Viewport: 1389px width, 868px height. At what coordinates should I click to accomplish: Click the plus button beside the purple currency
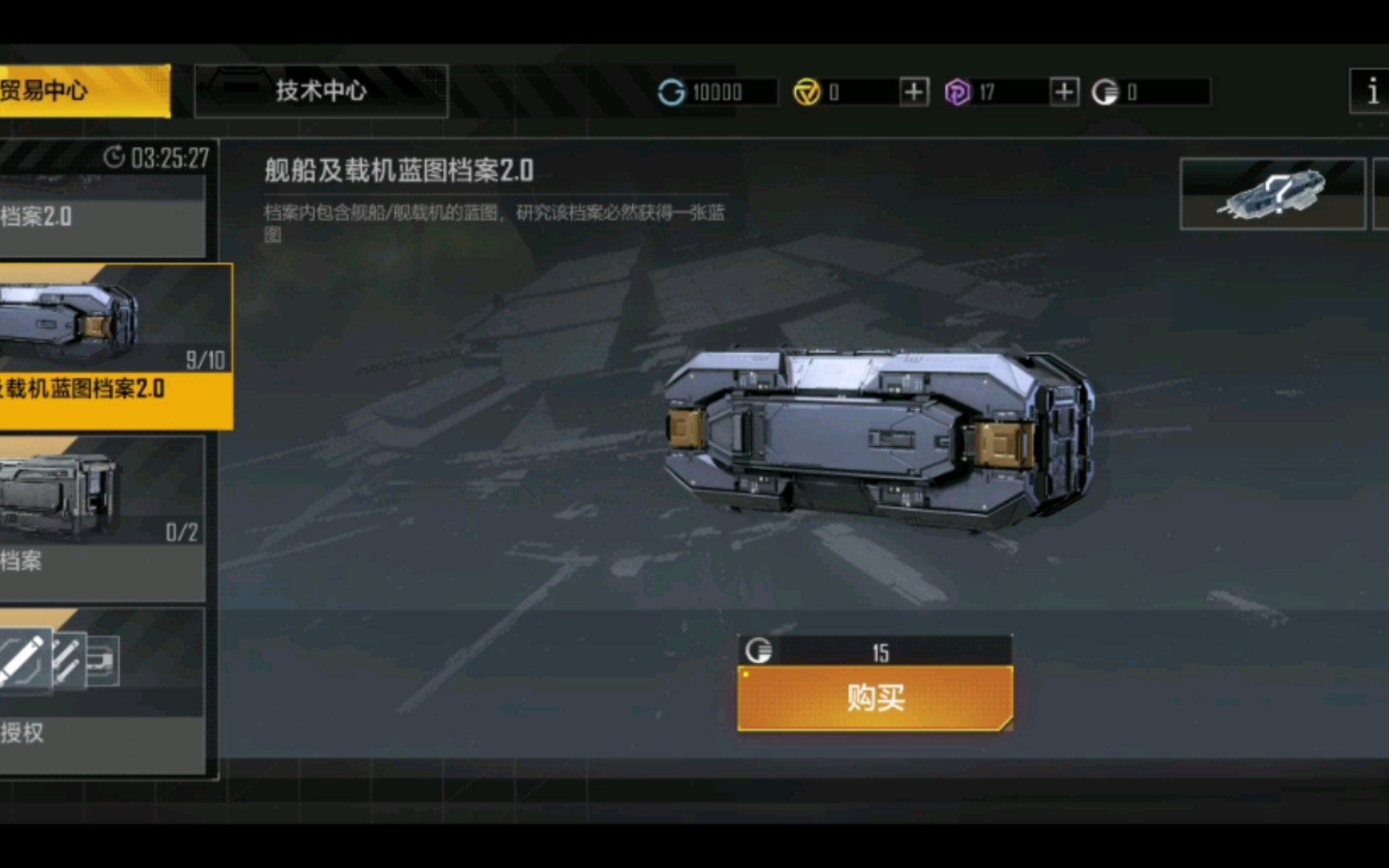[1063, 92]
